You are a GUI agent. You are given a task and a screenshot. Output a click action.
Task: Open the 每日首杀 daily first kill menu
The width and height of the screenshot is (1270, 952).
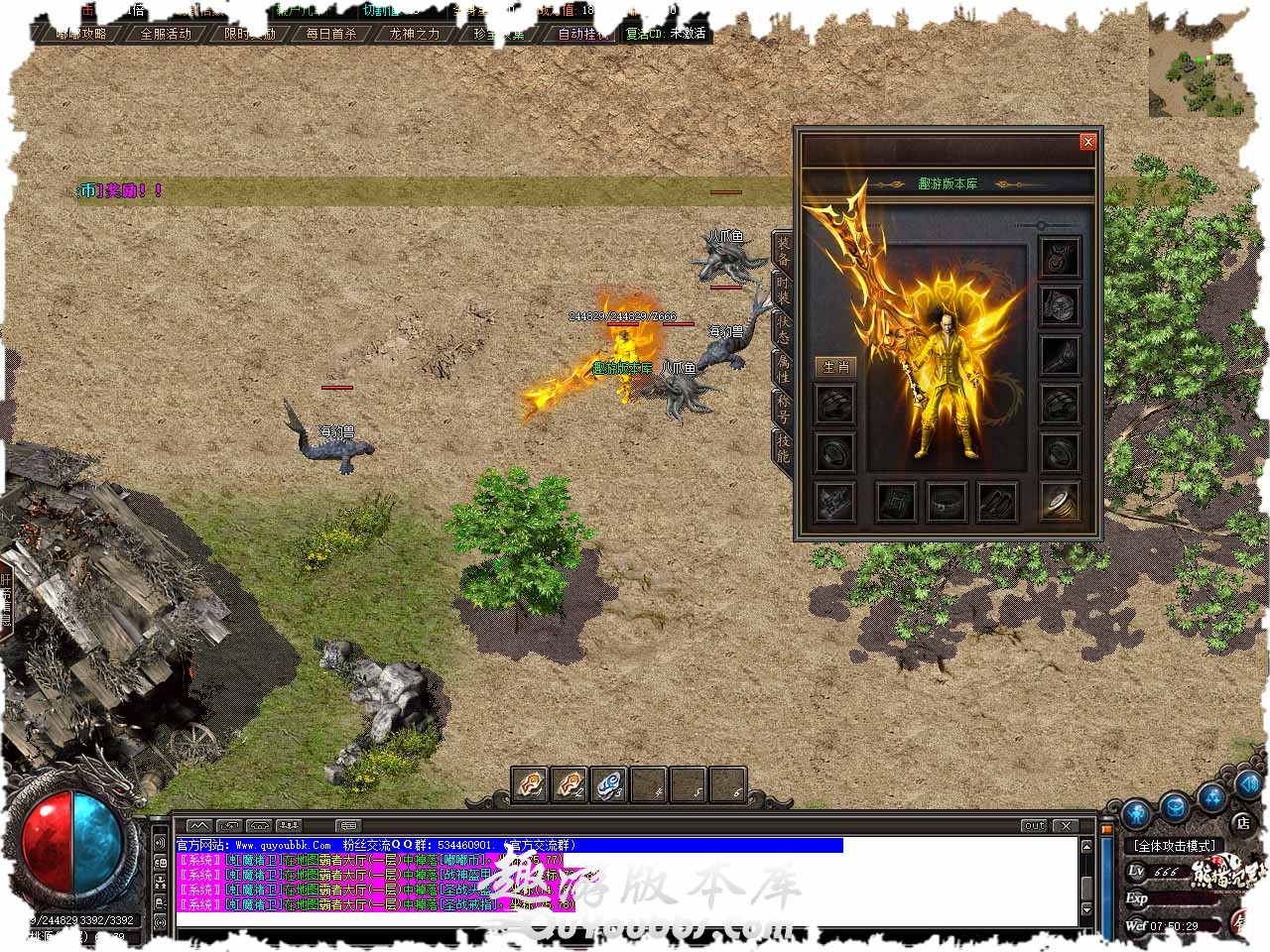(x=331, y=33)
